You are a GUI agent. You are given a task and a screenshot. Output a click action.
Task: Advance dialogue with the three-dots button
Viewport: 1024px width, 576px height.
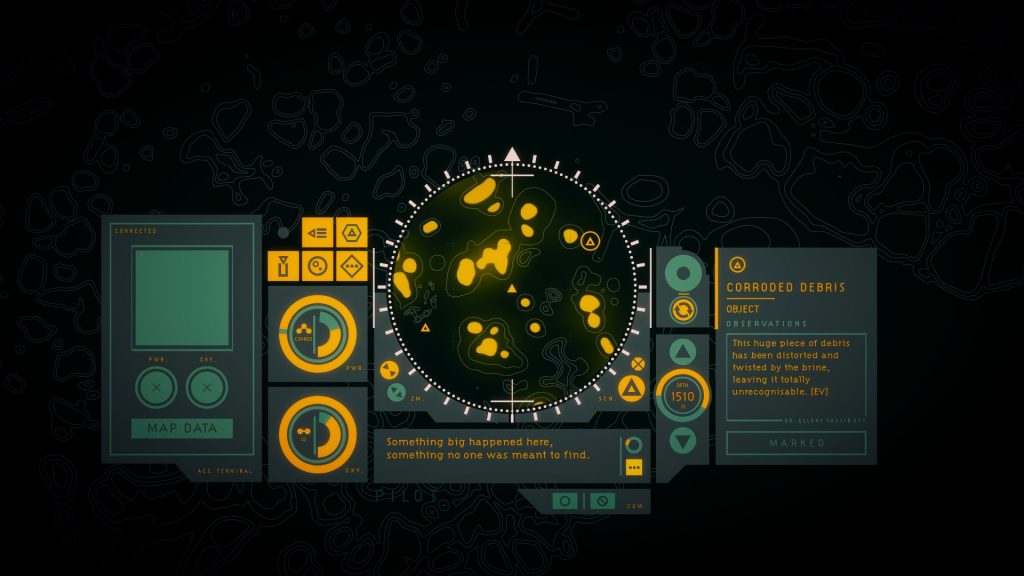click(633, 467)
